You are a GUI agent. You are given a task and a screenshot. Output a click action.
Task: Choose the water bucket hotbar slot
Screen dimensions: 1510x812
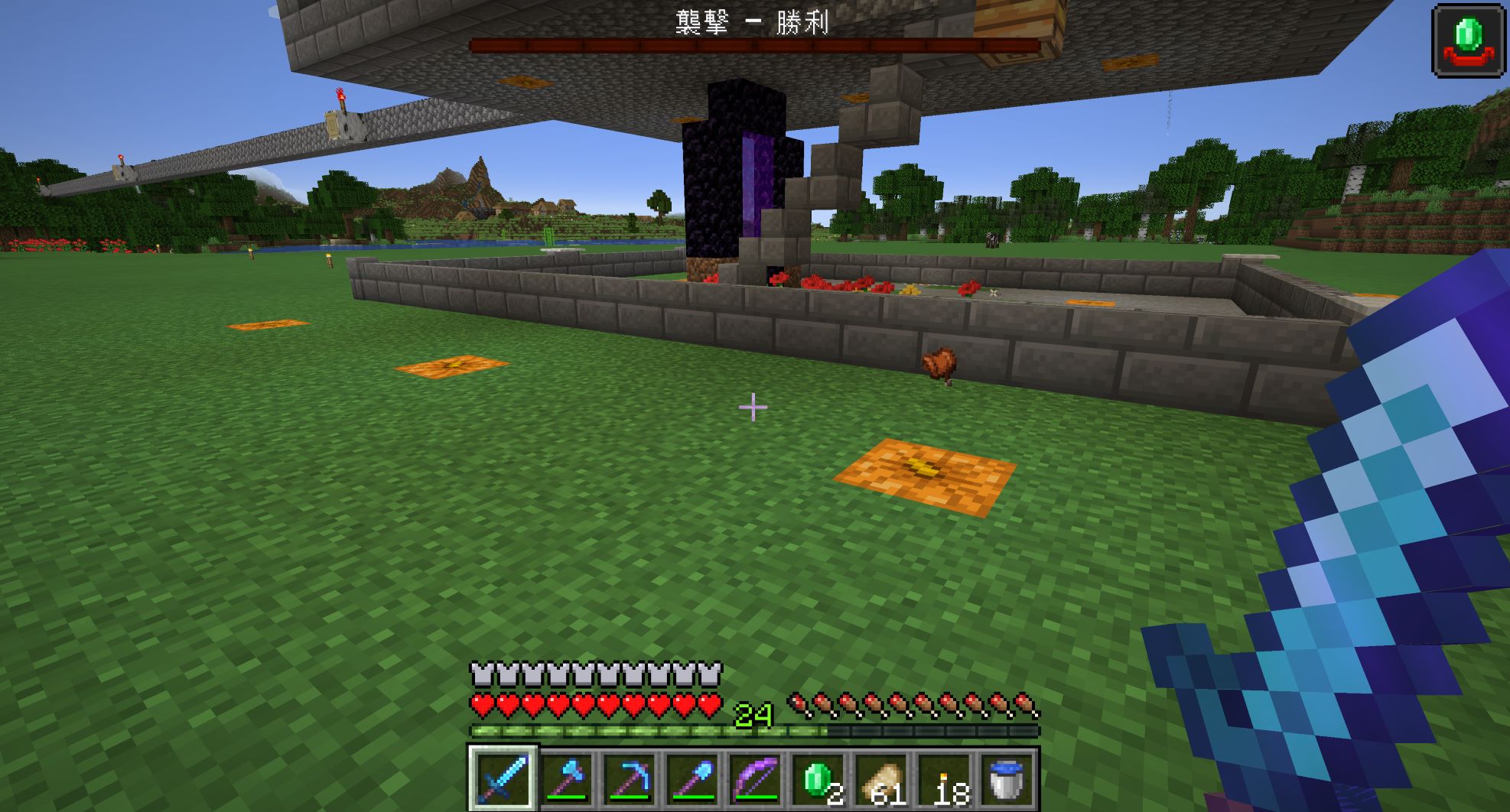click(1007, 778)
